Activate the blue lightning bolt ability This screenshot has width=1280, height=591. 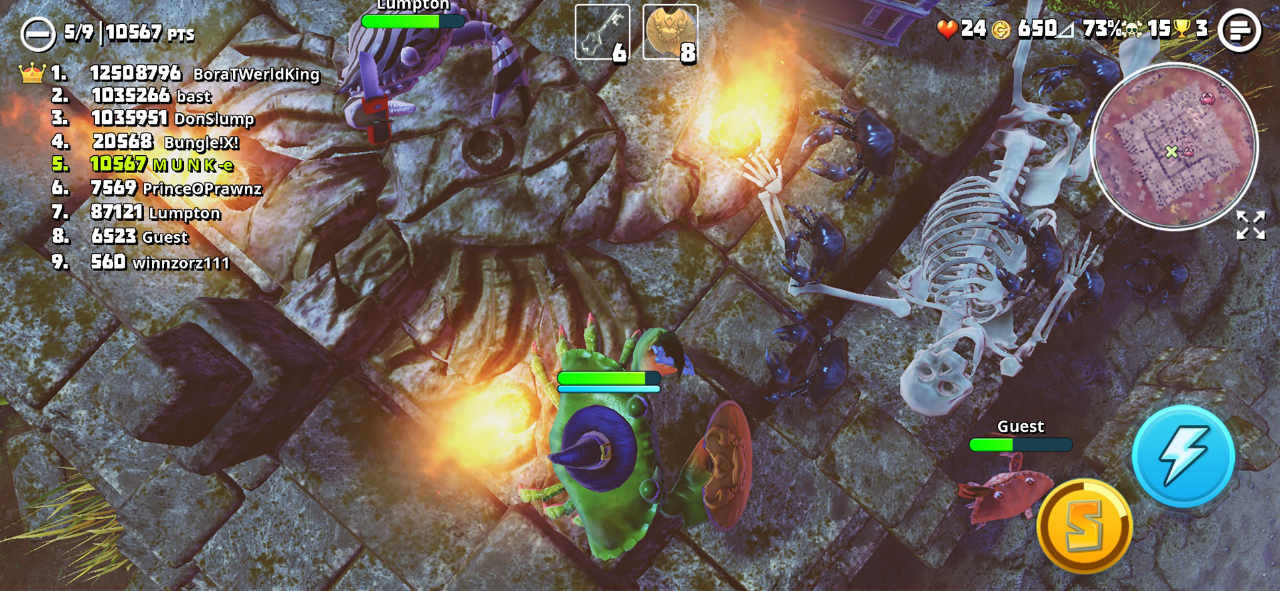pyautogui.click(x=1183, y=456)
